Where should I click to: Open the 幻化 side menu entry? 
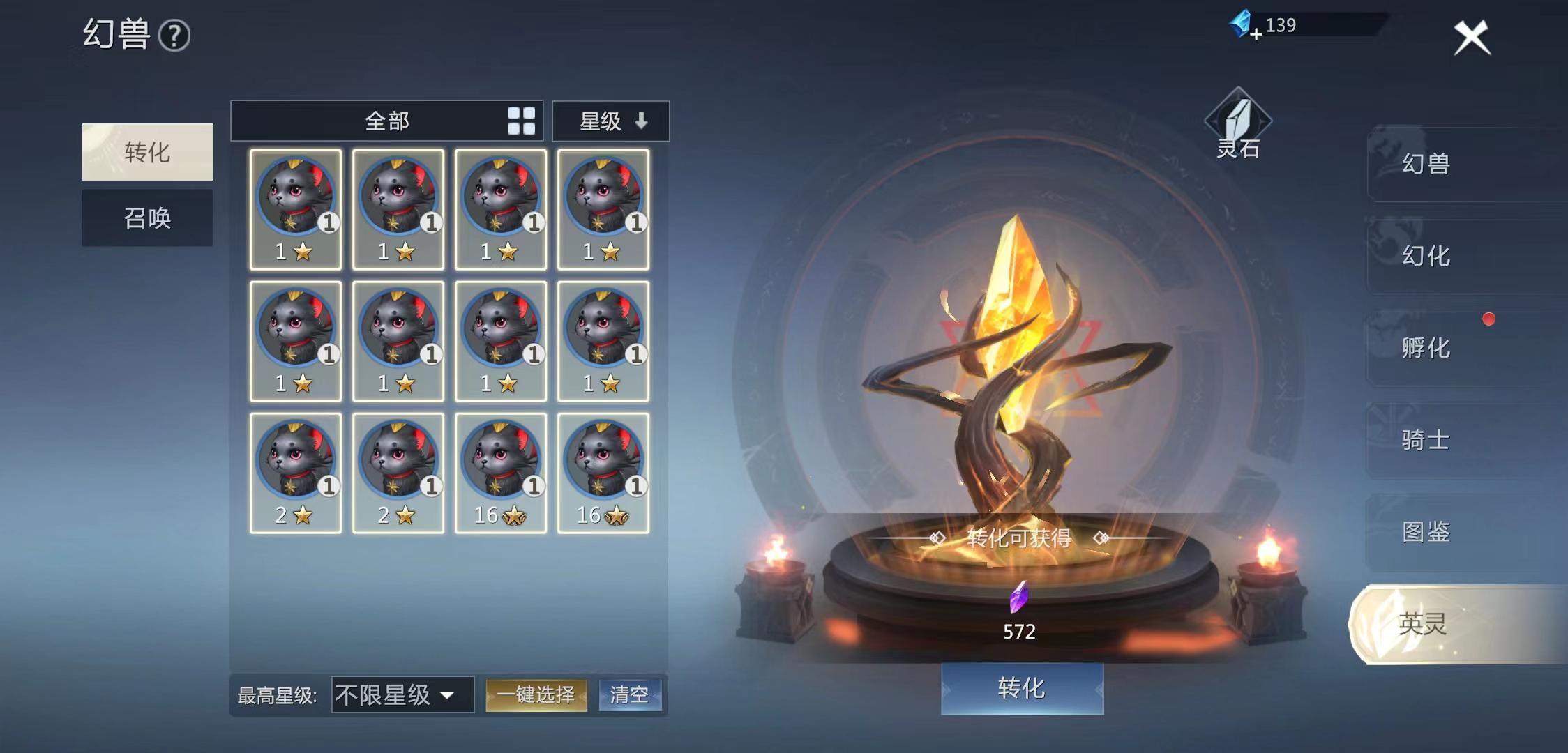[x=1426, y=256]
